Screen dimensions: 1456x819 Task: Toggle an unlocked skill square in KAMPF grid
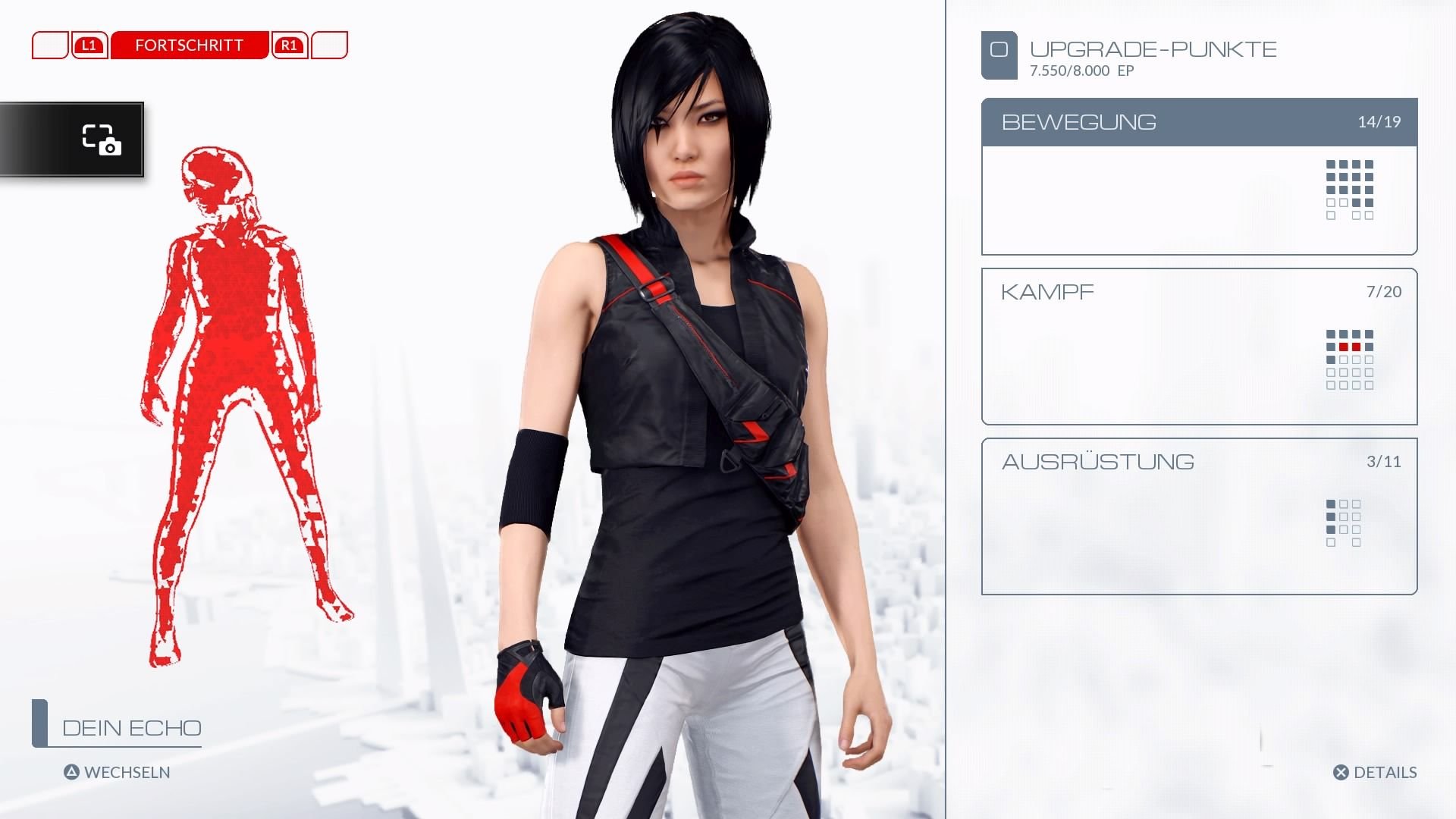[x=1332, y=334]
